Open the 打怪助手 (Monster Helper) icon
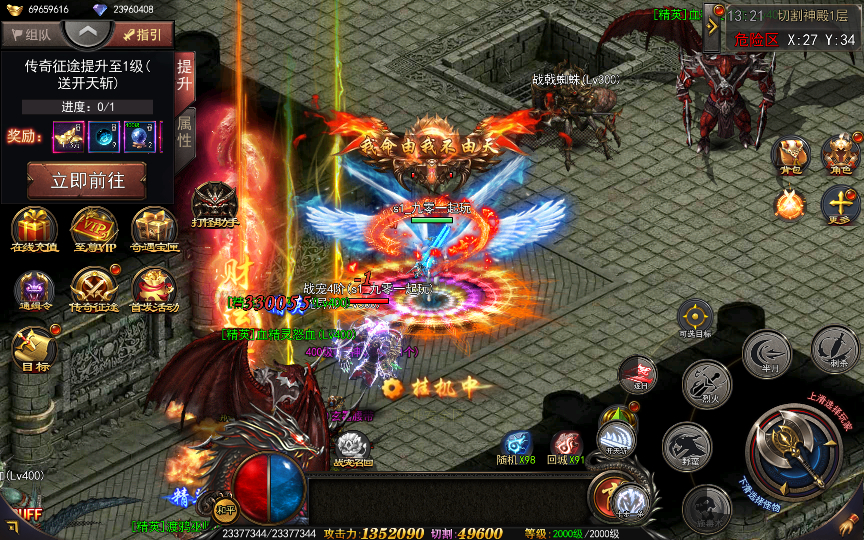Screen dimensions: 864x540 pos(215,205)
